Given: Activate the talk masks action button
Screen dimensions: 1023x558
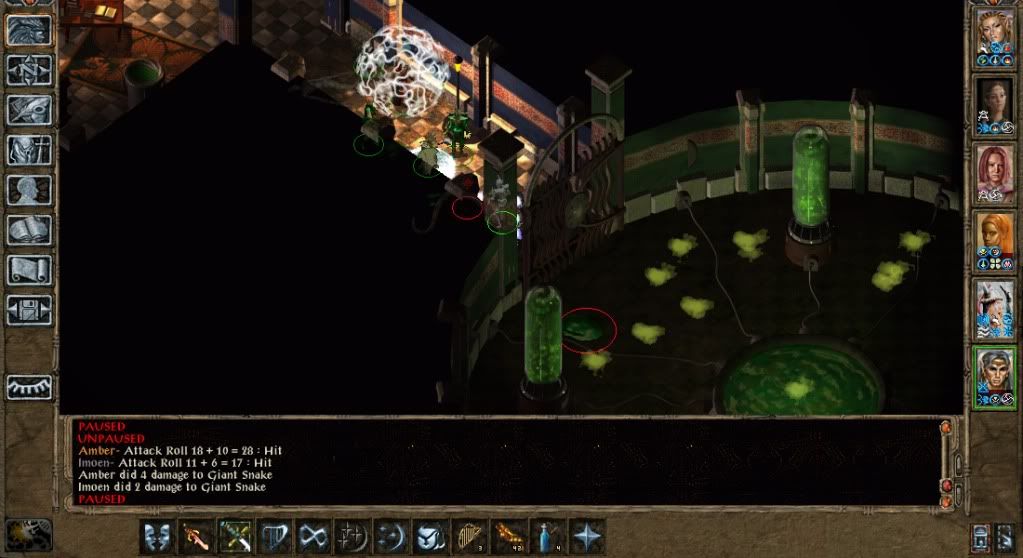Looking at the screenshot, I should point(156,535).
